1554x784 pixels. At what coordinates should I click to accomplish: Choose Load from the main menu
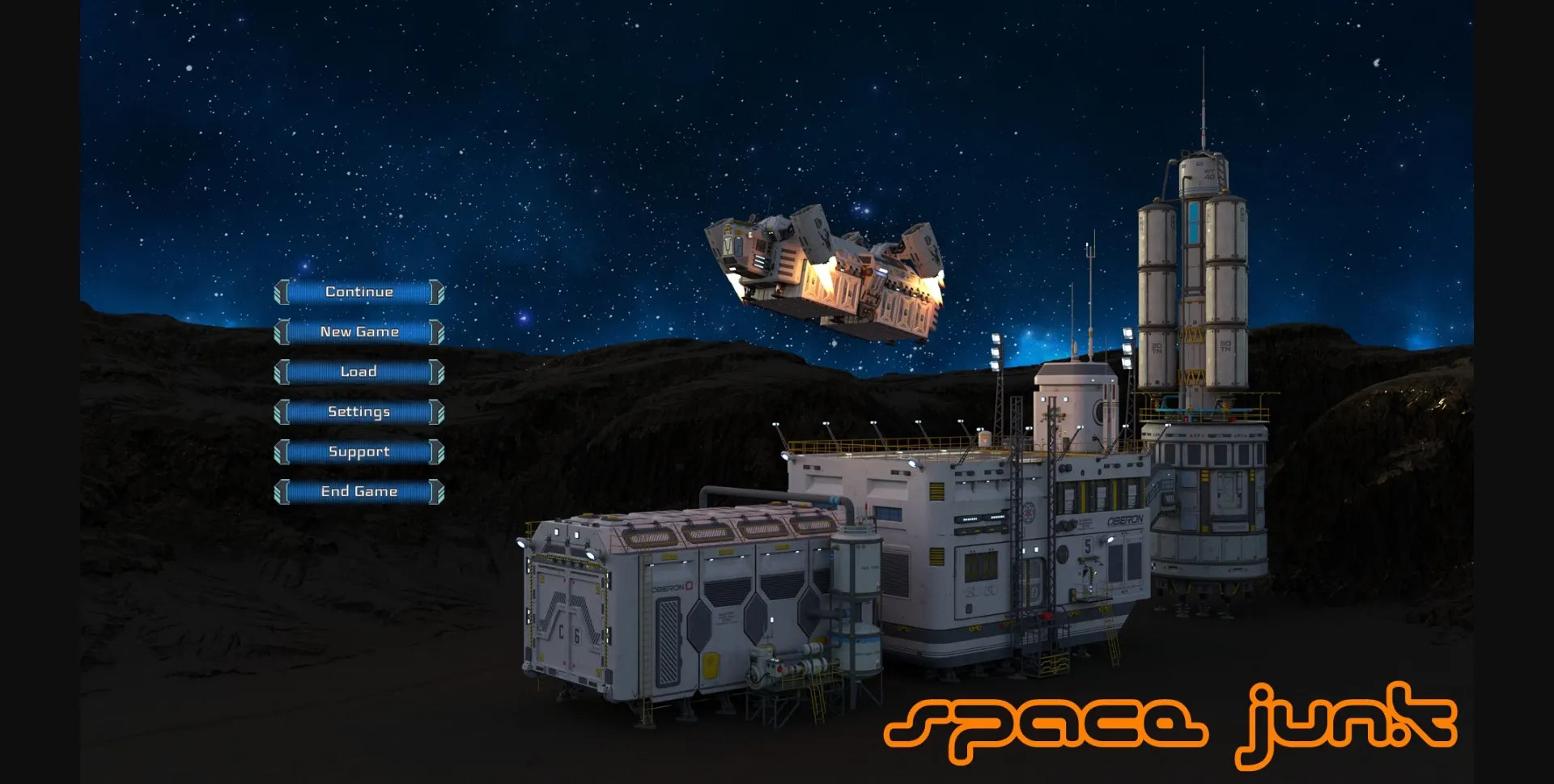pos(359,371)
